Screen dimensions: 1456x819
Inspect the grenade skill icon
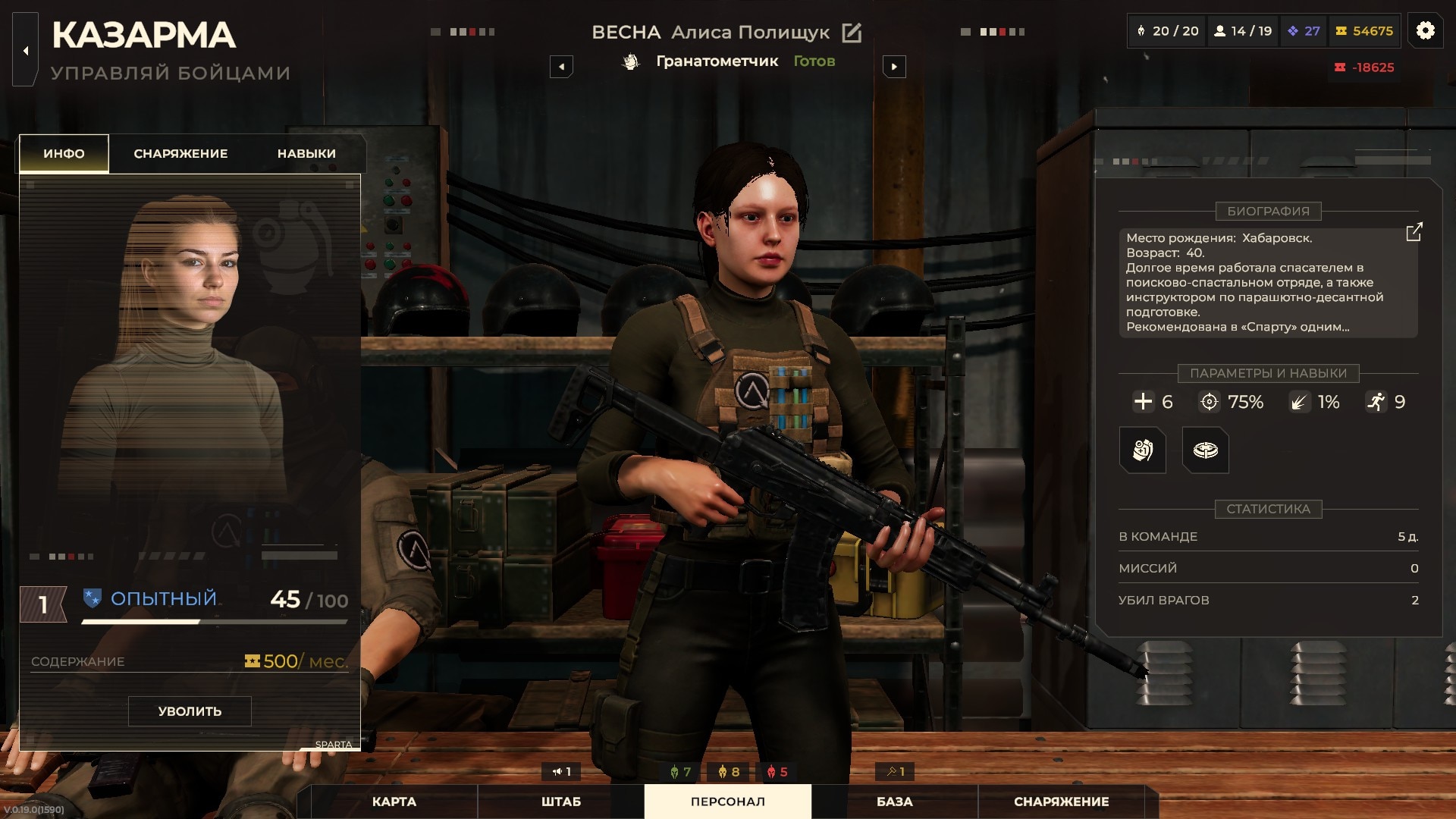[x=1142, y=450]
